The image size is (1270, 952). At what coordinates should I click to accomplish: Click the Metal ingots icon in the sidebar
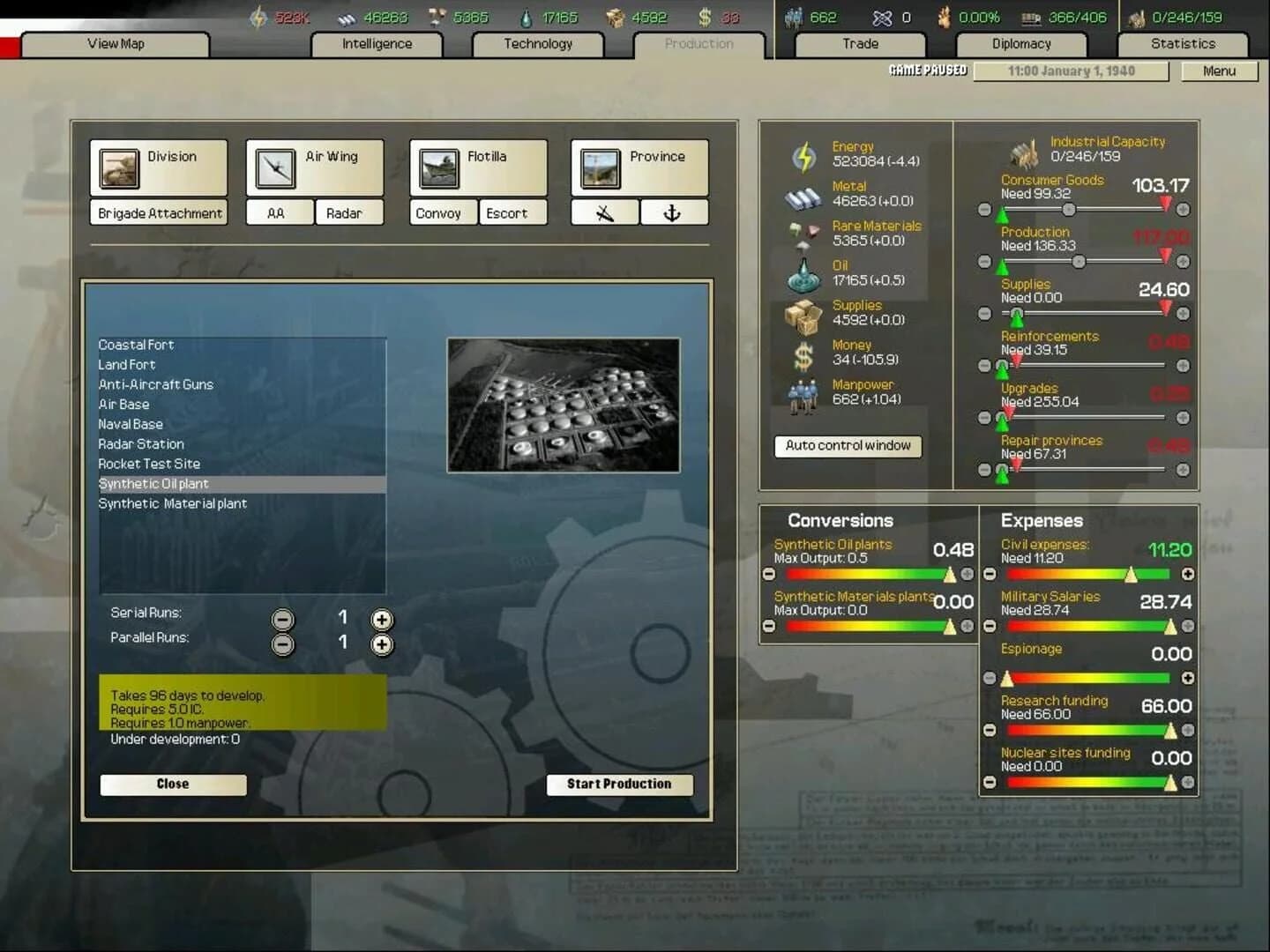tap(803, 192)
